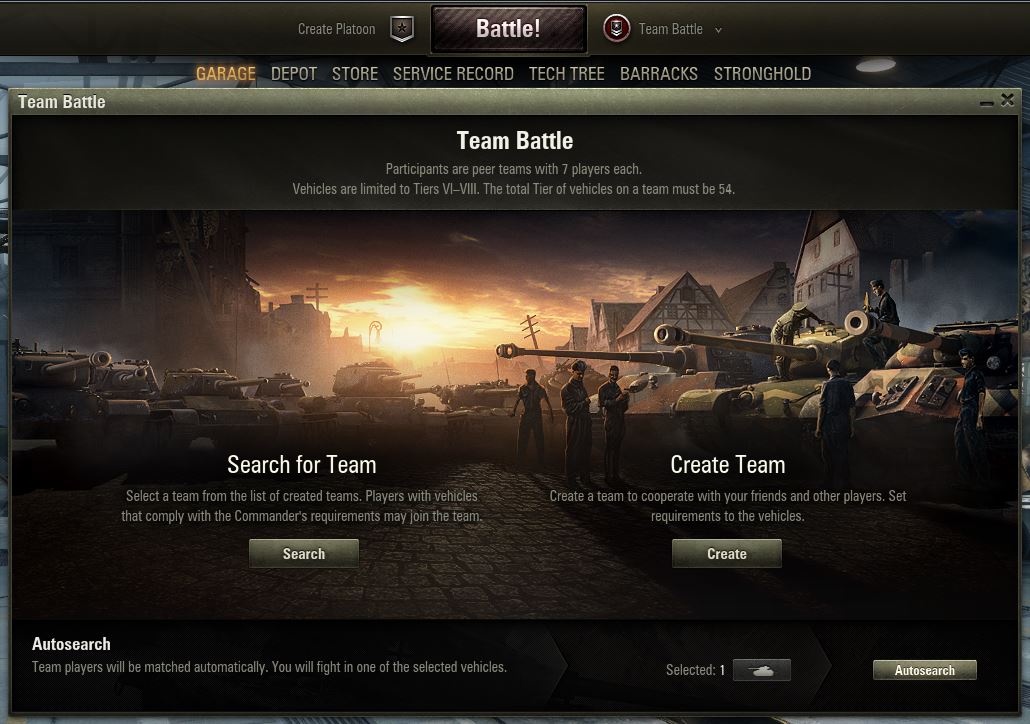Screen dimensions: 1030x724
Task: Close the Team Battle window
Action: (x=1008, y=100)
